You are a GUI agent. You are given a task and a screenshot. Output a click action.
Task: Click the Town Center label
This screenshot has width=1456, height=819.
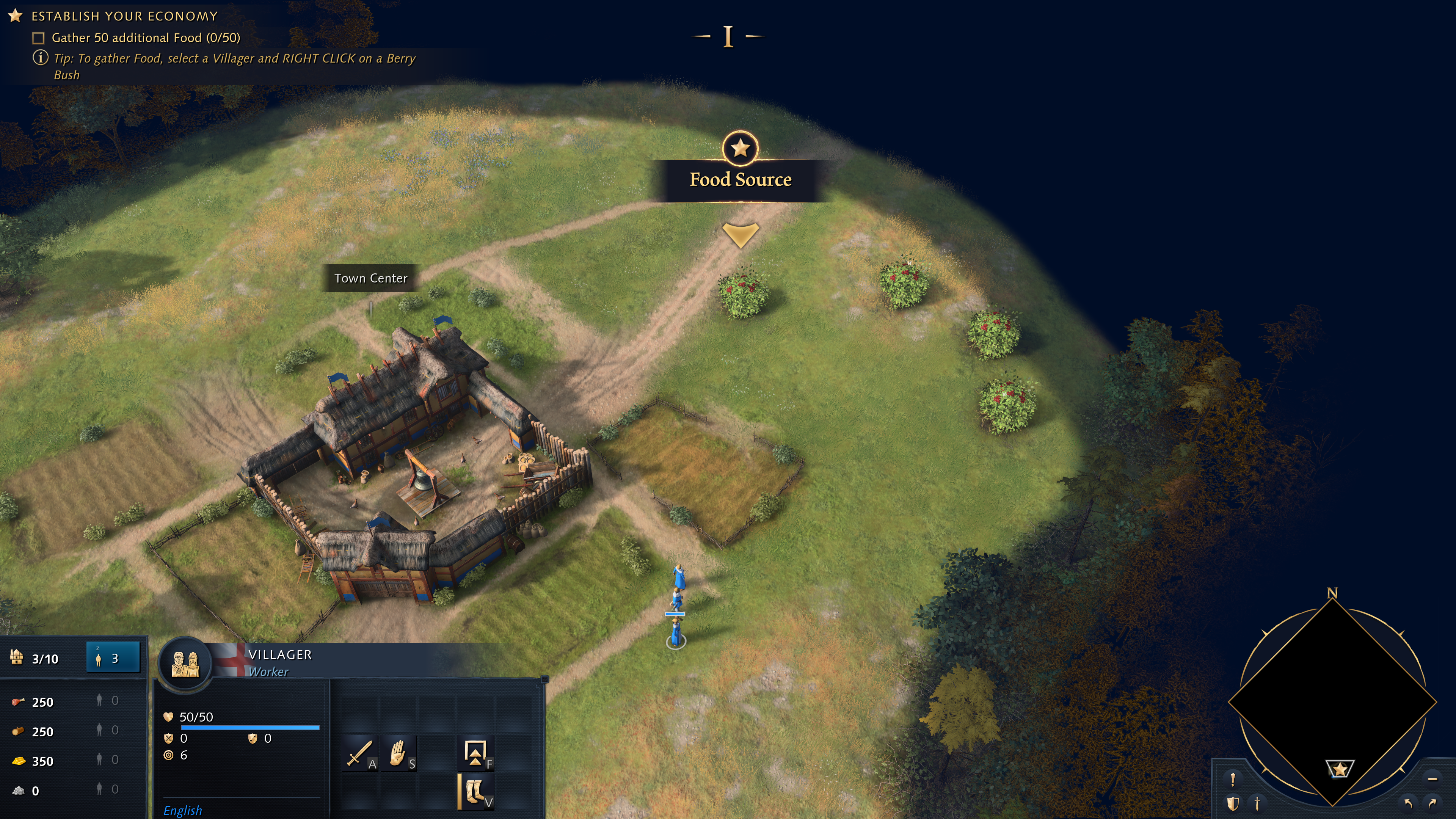pos(370,278)
